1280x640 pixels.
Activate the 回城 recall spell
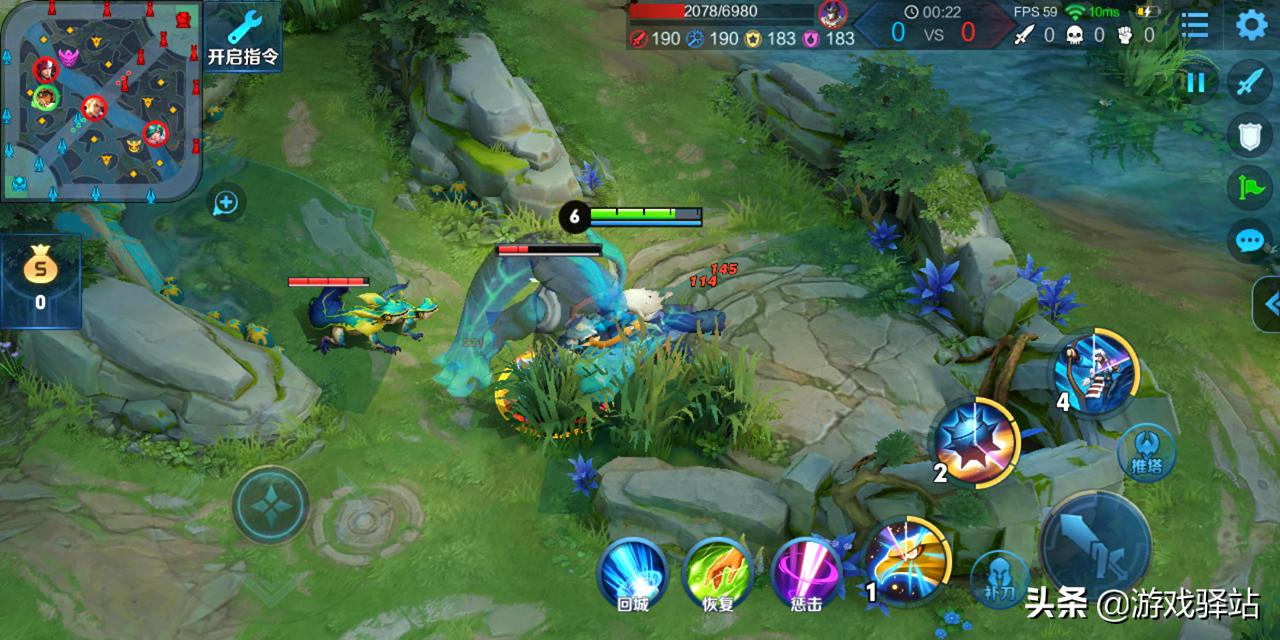pyautogui.click(x=632, y=575)
